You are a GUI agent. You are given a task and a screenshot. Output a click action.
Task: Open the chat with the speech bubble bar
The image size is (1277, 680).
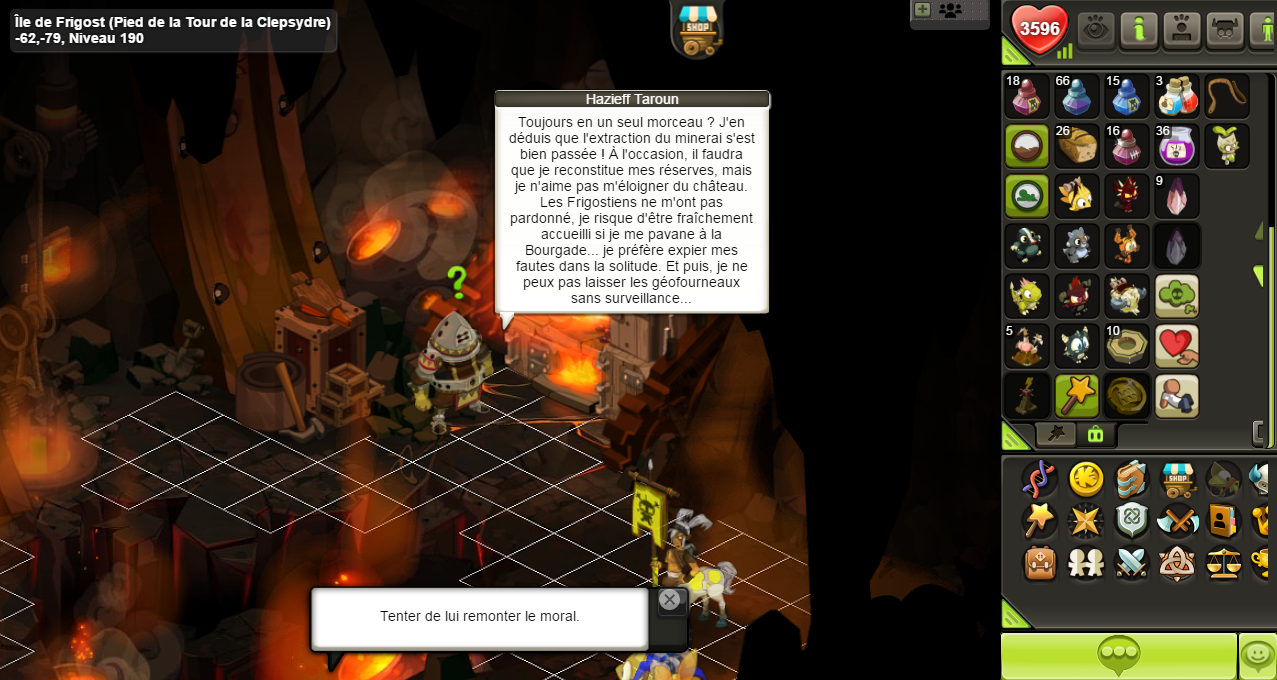point(1118,656)
